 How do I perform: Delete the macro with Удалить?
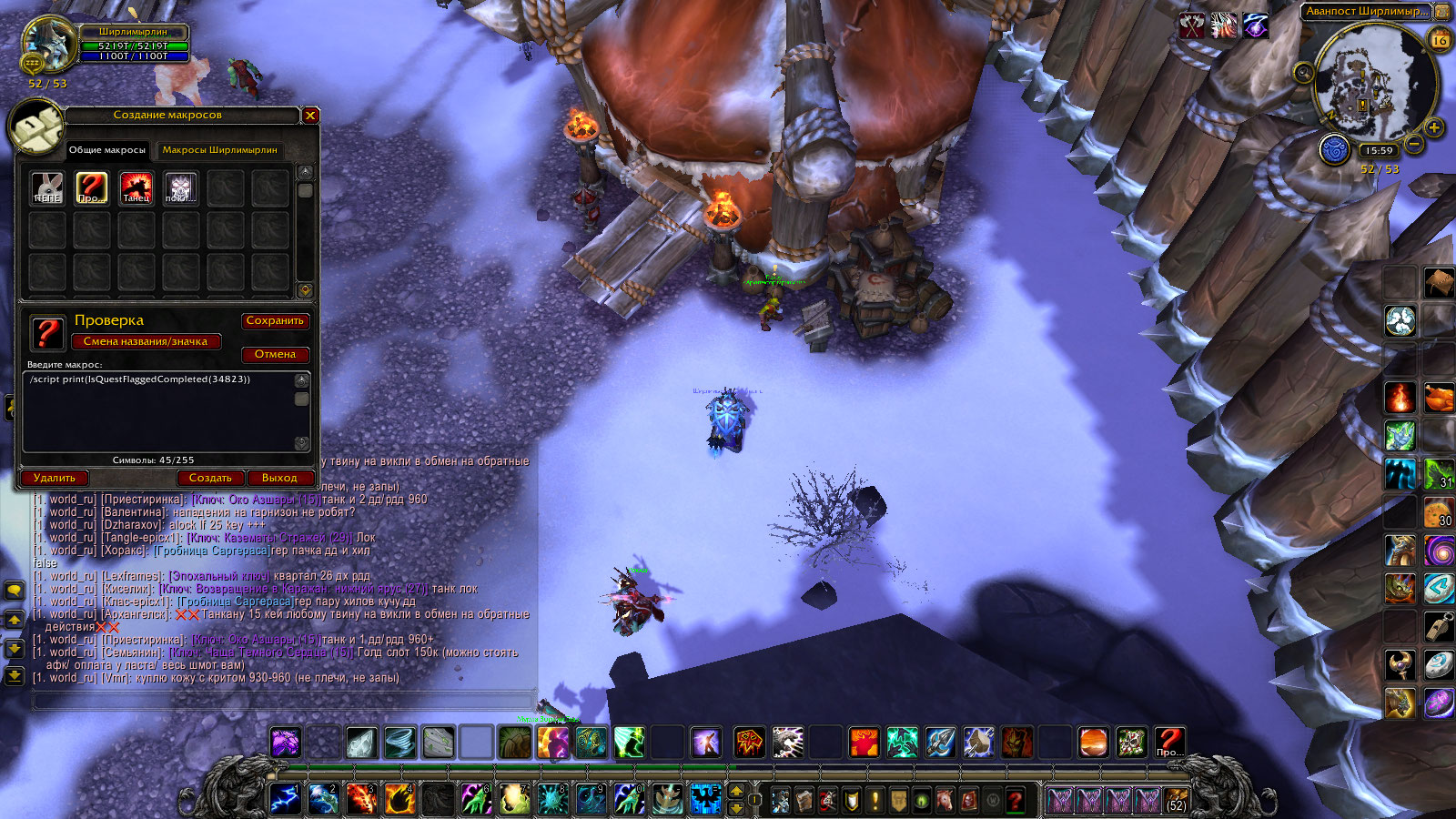(x=55, y=478)
